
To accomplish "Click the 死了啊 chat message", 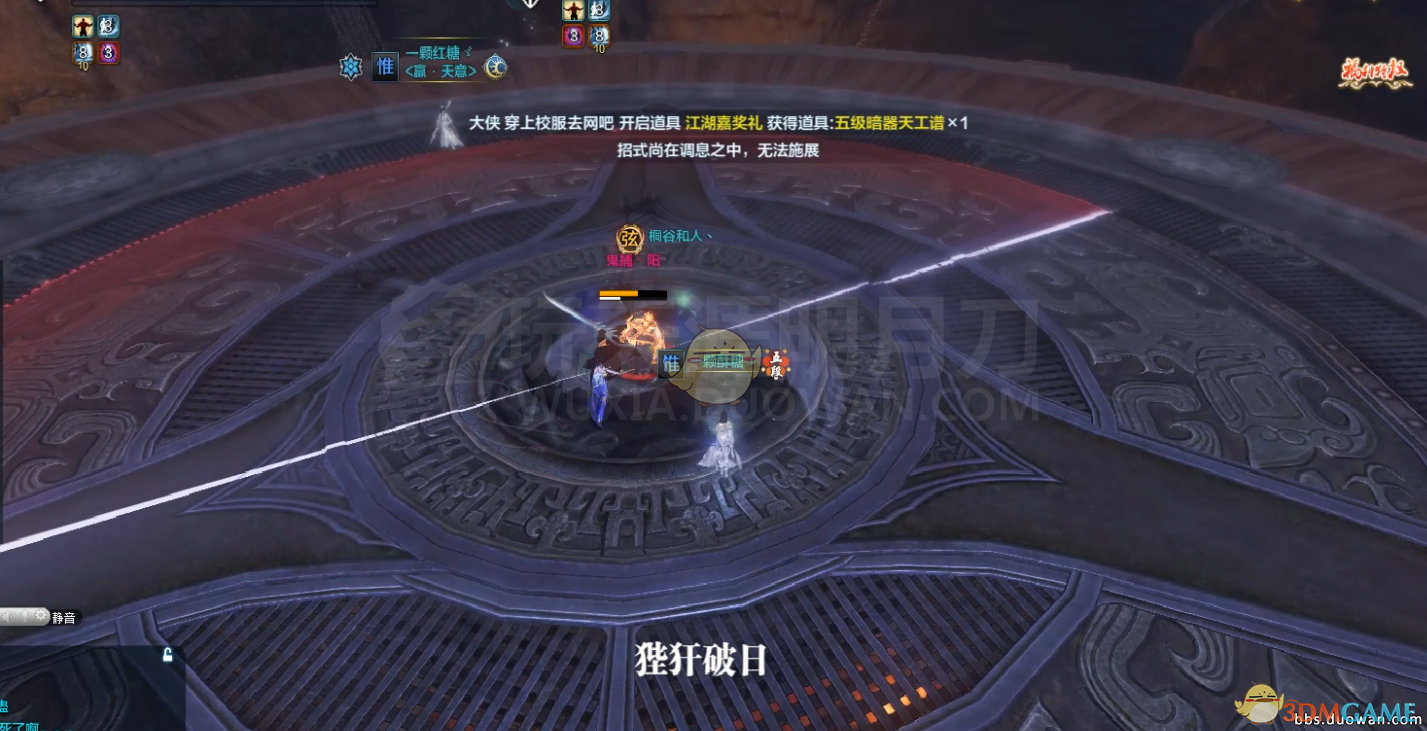I will (20, 723).
